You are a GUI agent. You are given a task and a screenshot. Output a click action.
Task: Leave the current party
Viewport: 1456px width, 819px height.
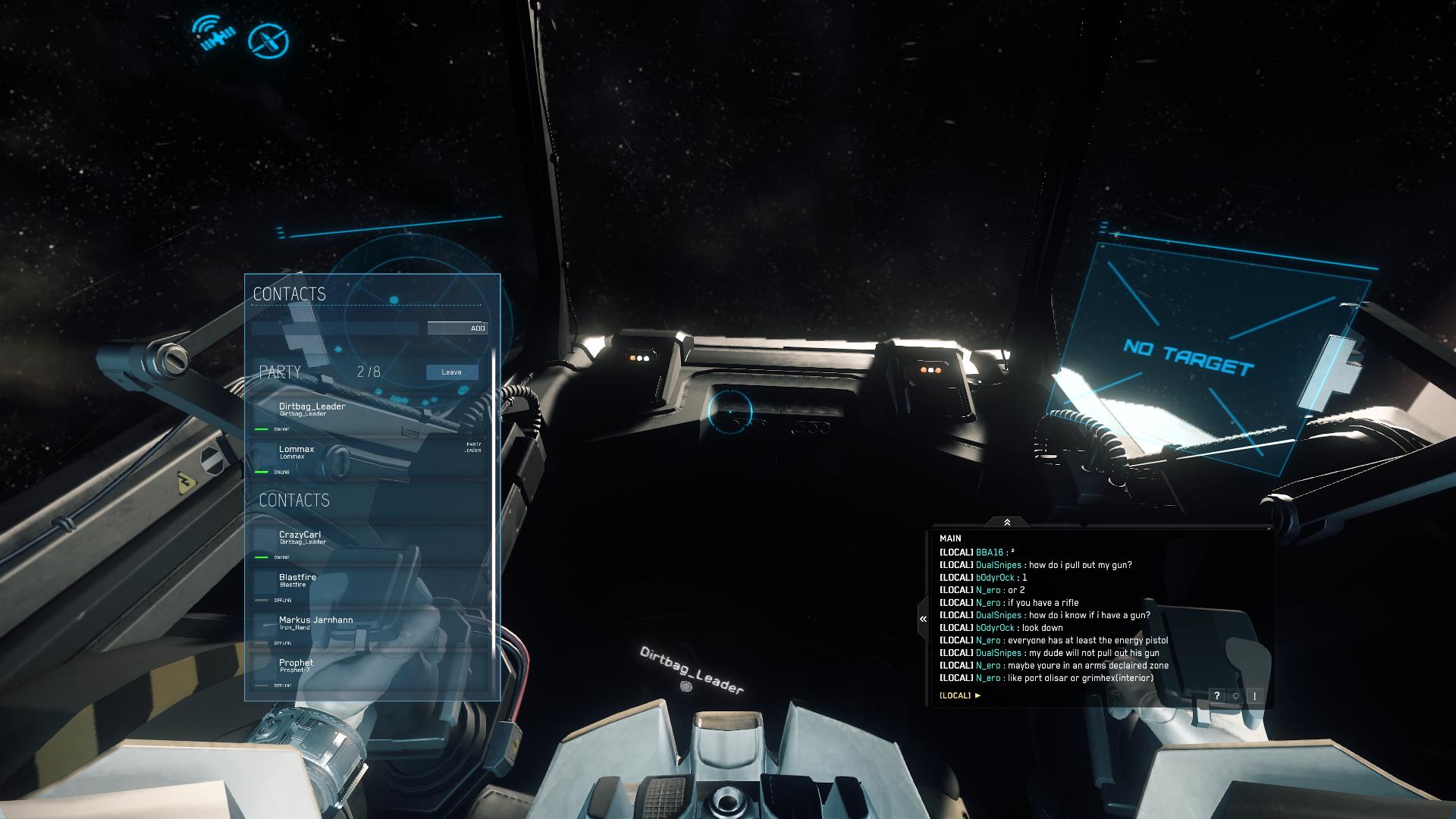(452, 372)
